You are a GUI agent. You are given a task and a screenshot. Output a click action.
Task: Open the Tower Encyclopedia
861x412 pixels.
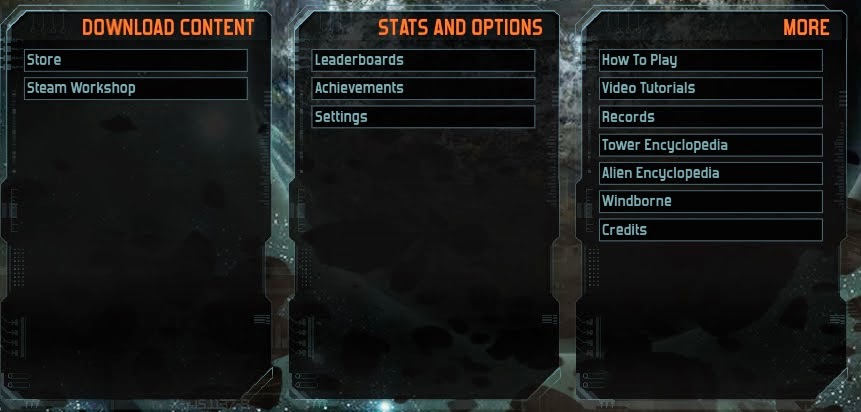[710, 145]
